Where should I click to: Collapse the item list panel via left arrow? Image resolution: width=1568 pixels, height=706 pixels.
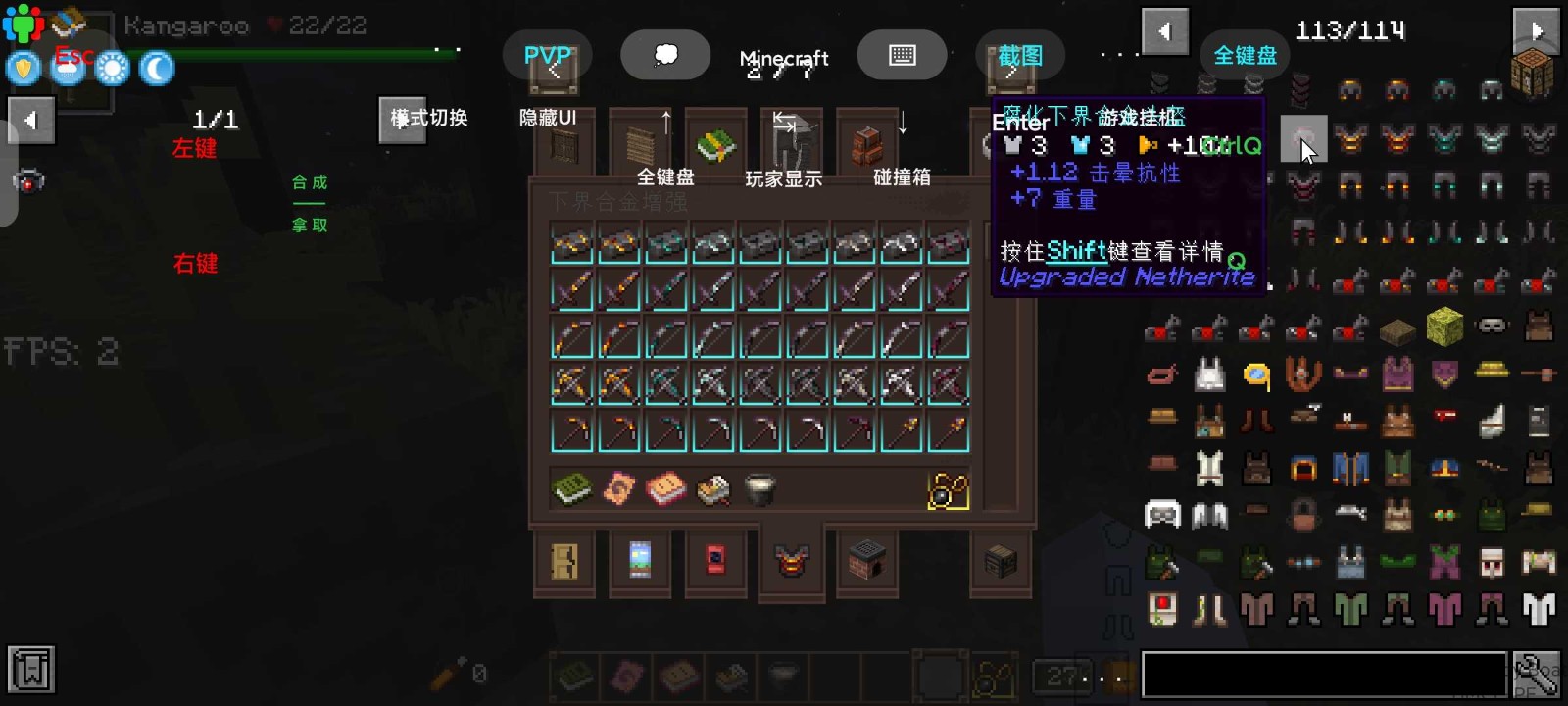1164,31
